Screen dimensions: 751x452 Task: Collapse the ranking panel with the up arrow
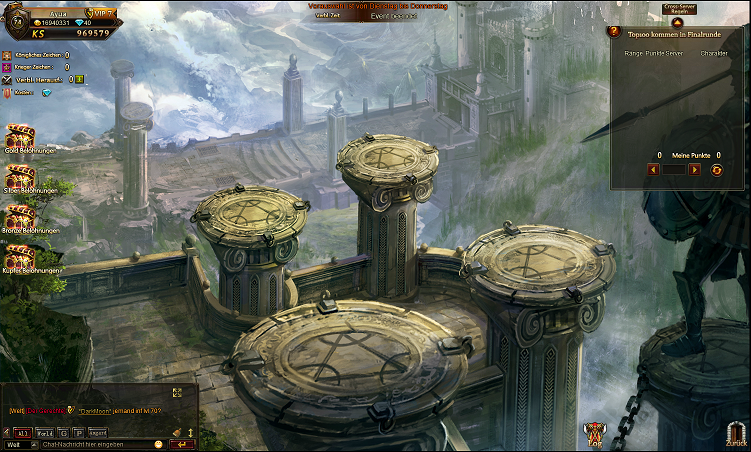pos(677,21)
